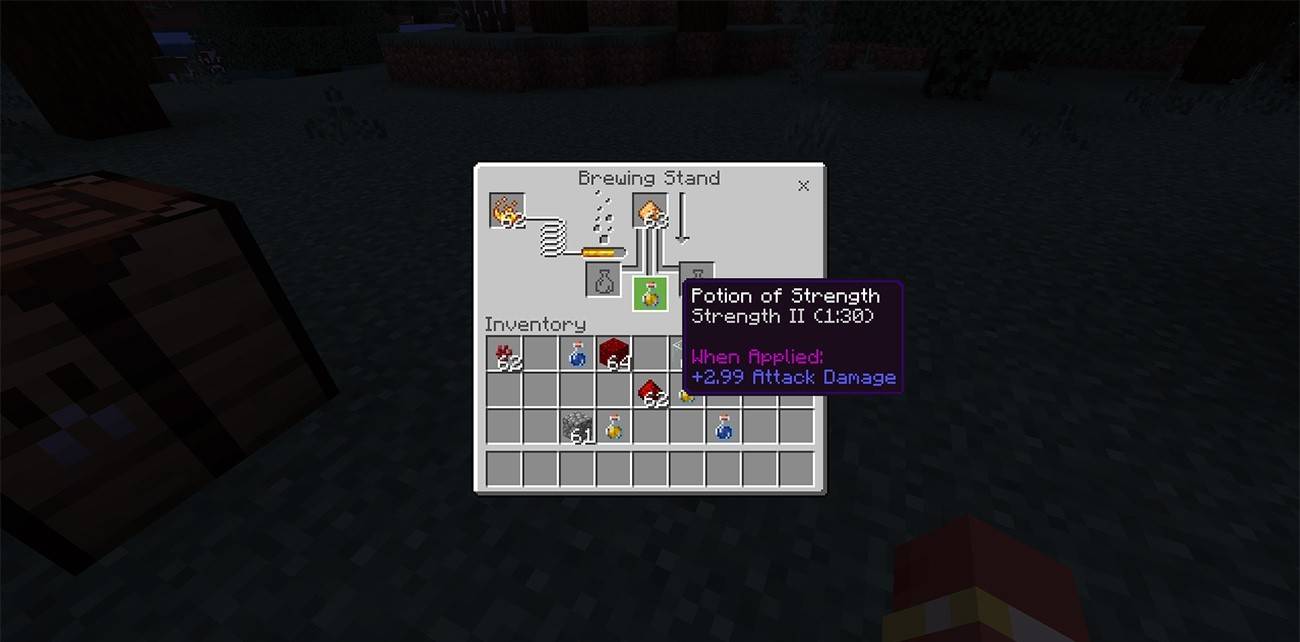This screenshot has width=1300, height=642.
Task: Select the redstone block stack
Action: (614, 353)
